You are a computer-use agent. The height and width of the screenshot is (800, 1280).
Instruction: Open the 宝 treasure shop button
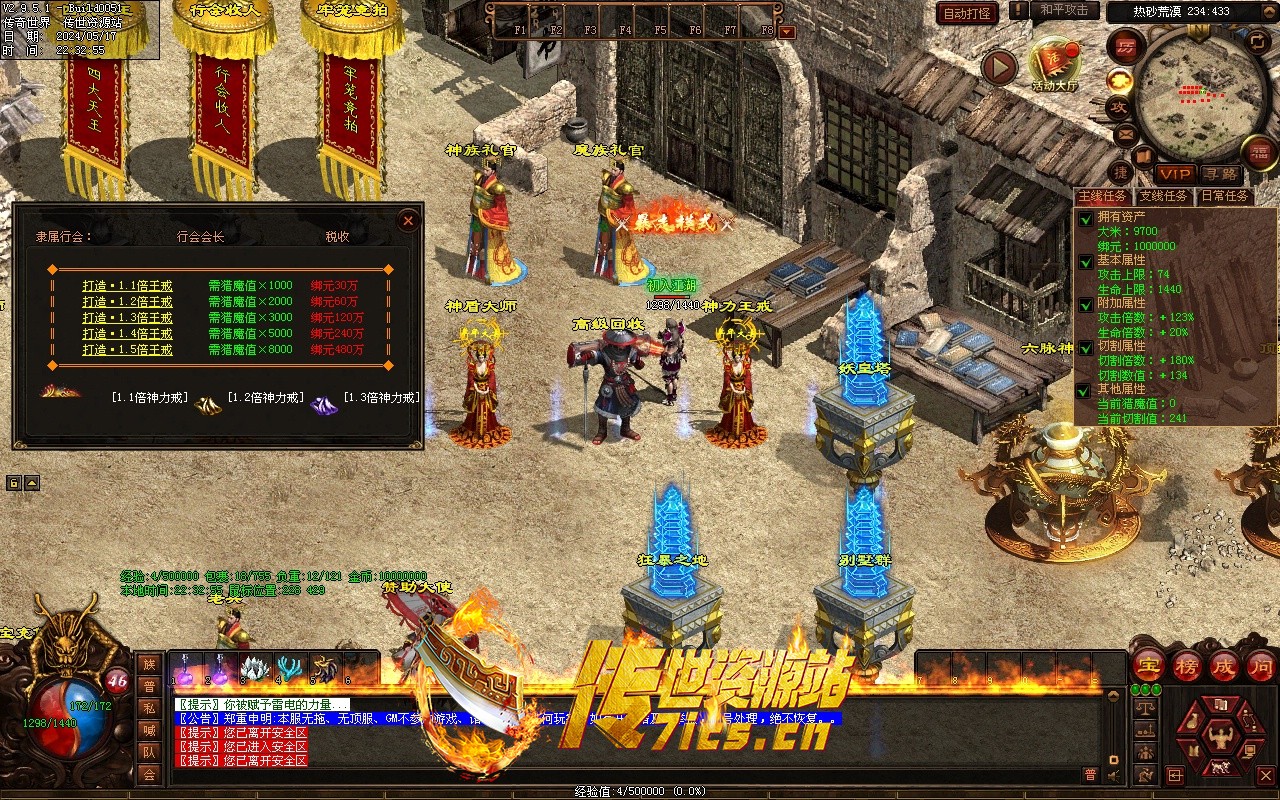1148,665
